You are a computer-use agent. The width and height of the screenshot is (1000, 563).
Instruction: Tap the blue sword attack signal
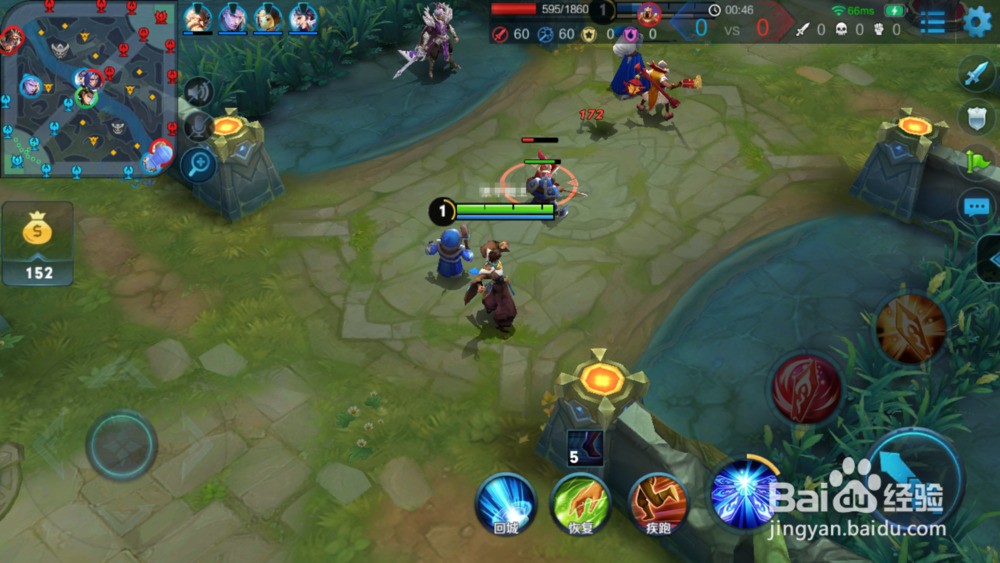point(977,74)
